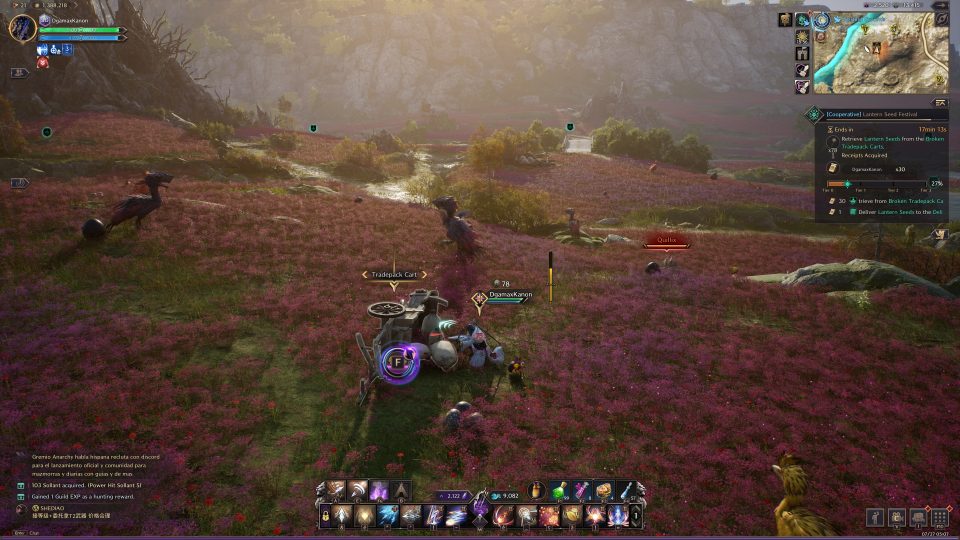Viewport: 960px width, 540px height.
Task: Toggle the hotbar padlock icon
Action: [325, 517]
